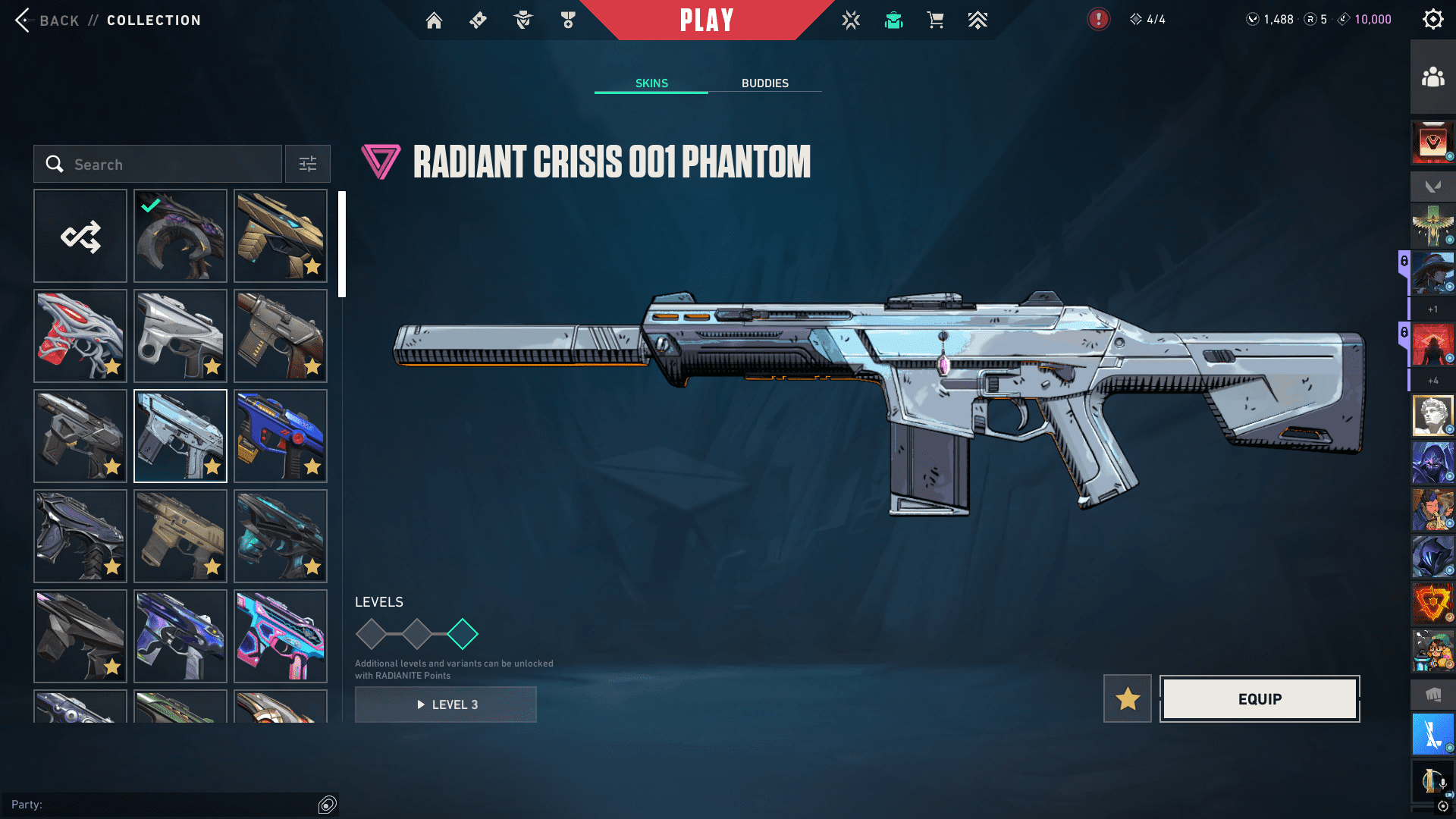Open the skin filter options
1456x819 pixels.
pos(308,165)
